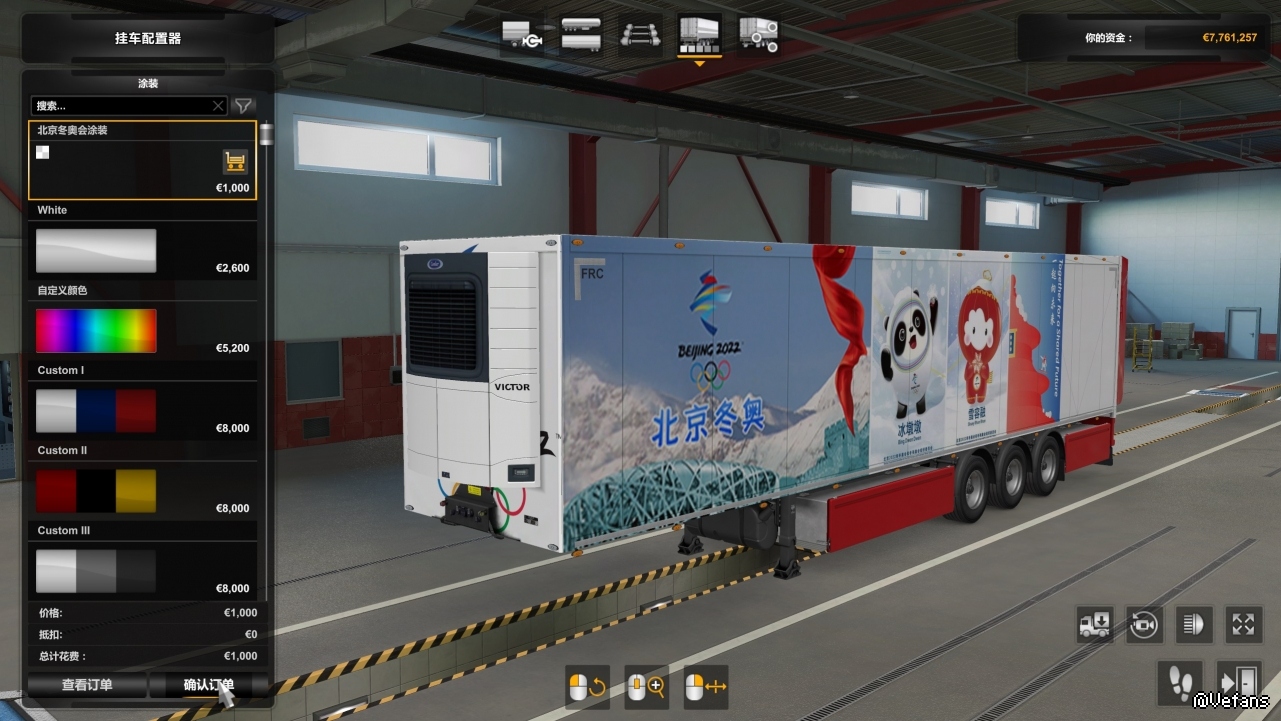Clear the search field with the X

point(218,105)
